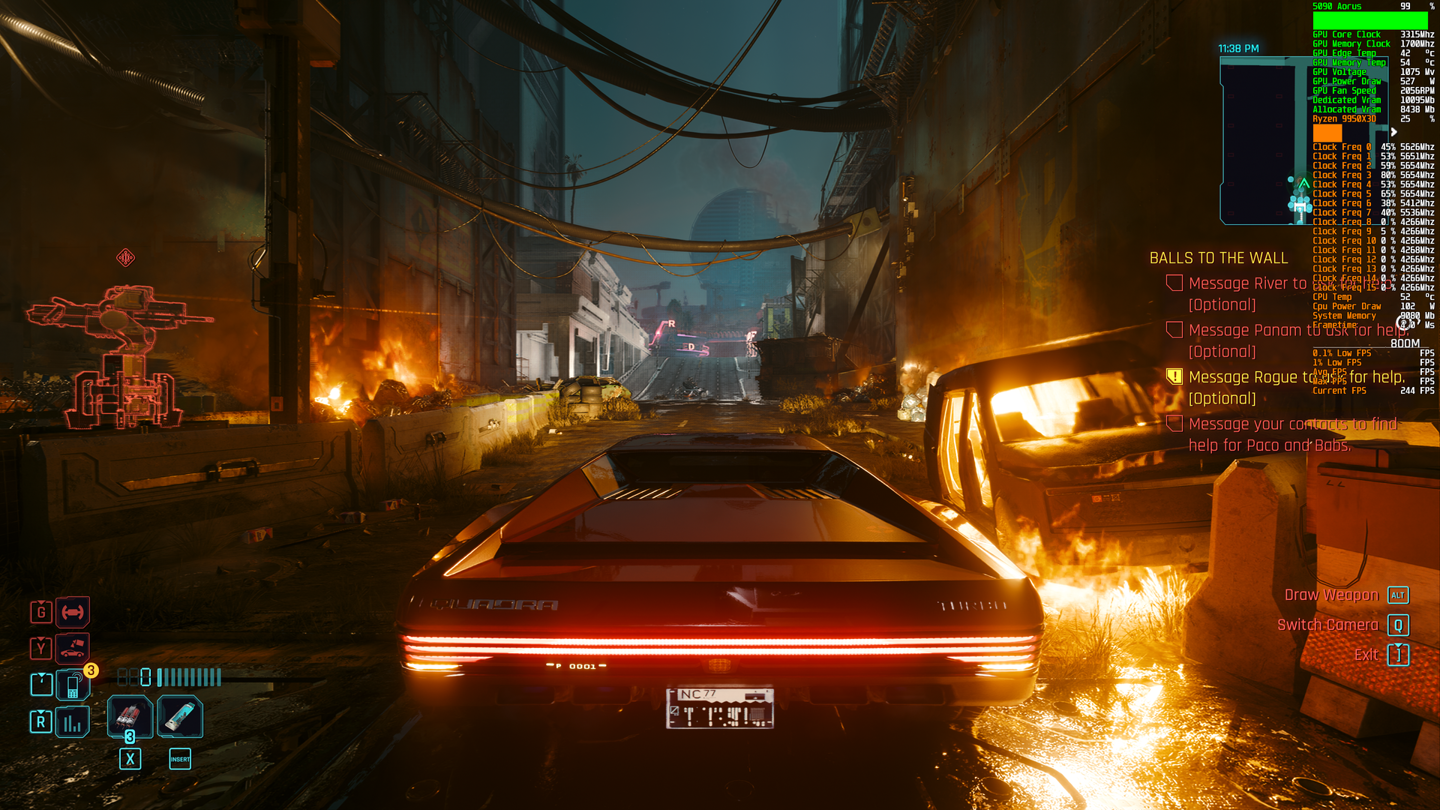Open the phone icon with notification badge
The width and height of the screenshot is (1440, 810).
pos(73,686)
